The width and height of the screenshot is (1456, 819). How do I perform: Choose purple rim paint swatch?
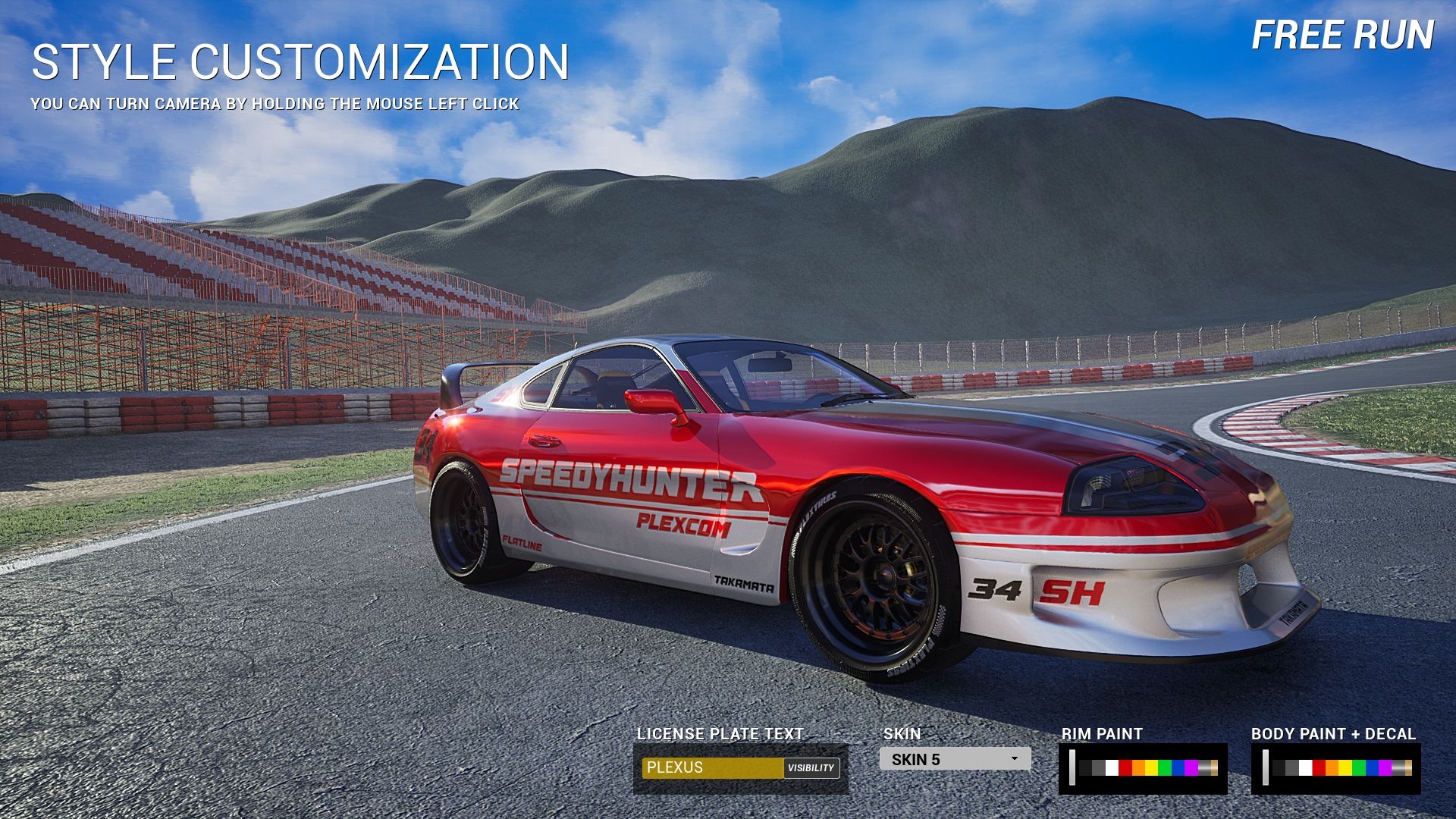(x=1191, y=768)
